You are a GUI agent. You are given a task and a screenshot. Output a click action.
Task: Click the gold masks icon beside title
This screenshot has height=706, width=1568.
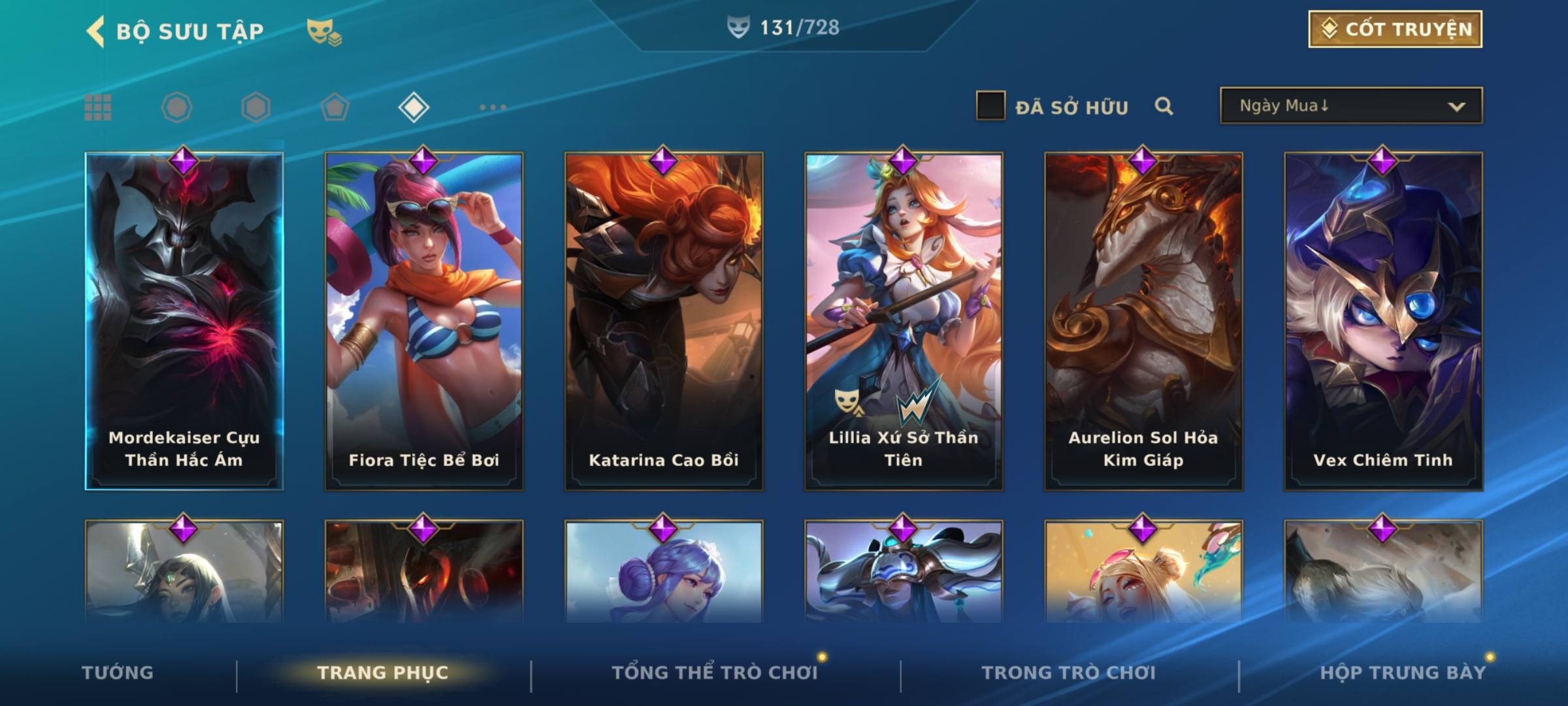[x=323, y=31]
